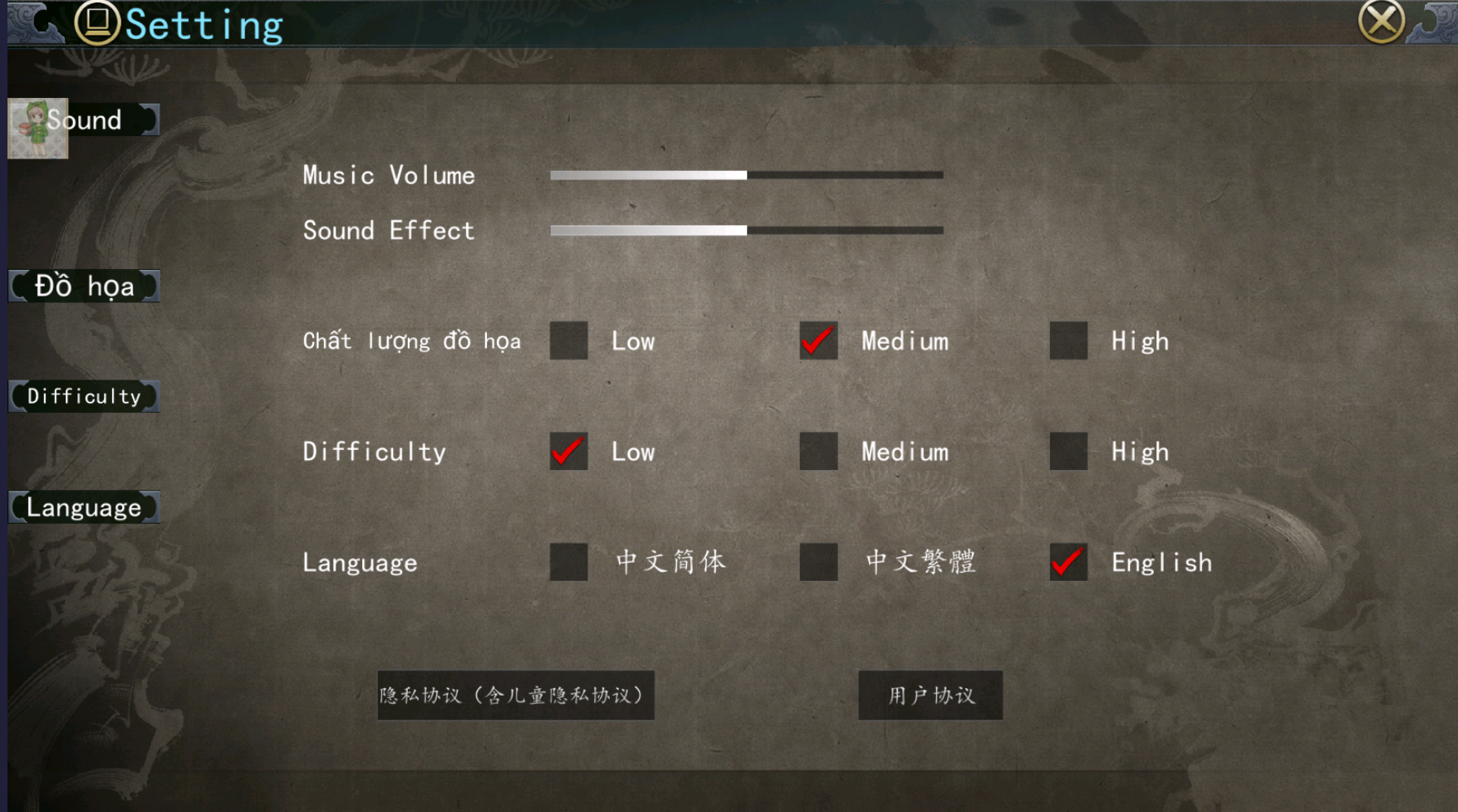Select 中文繁體 as the language
Image resolution: width=1458 pixels, height=812 pixels.
pos(817,563)
